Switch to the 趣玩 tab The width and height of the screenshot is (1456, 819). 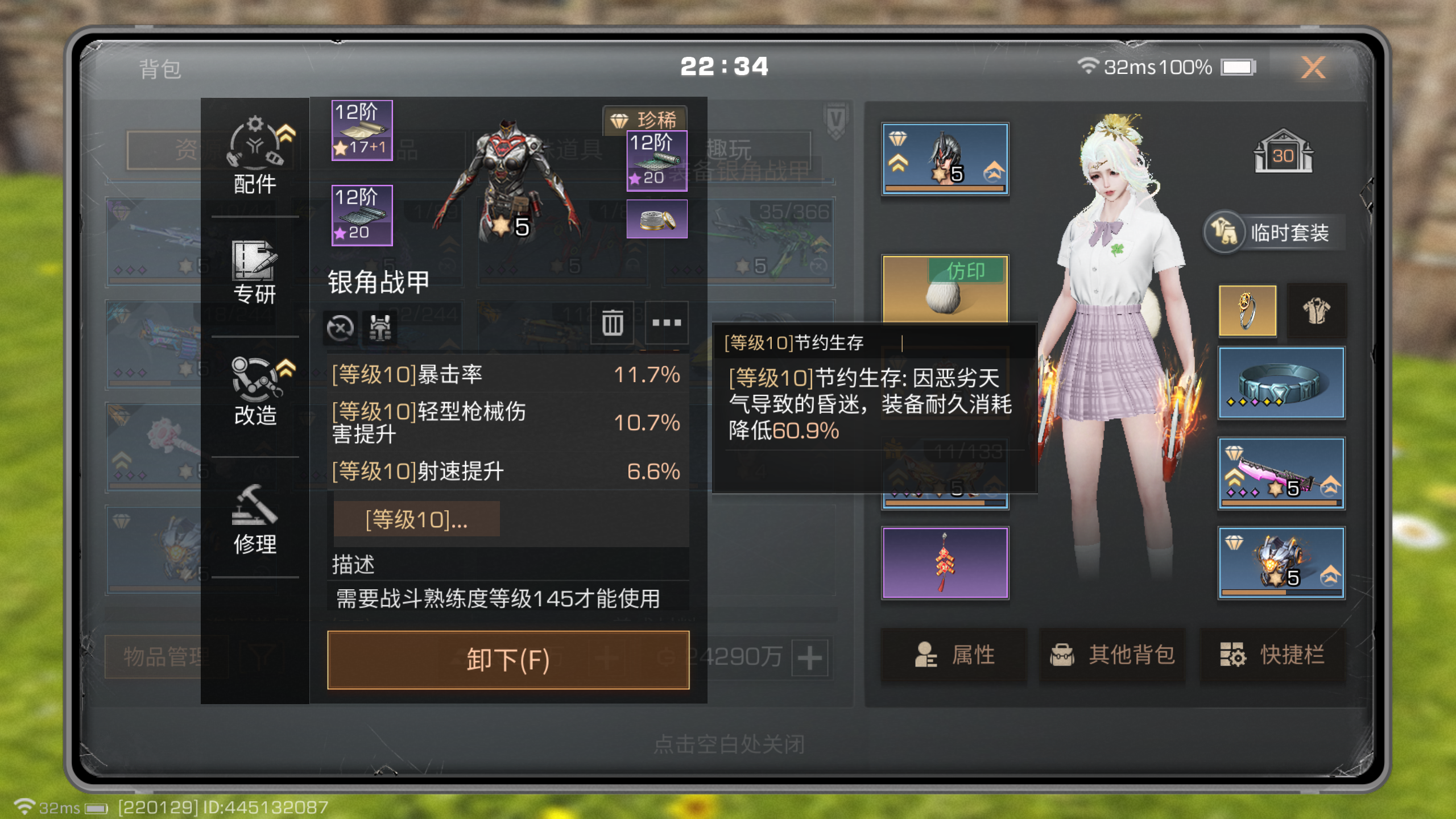730,147
